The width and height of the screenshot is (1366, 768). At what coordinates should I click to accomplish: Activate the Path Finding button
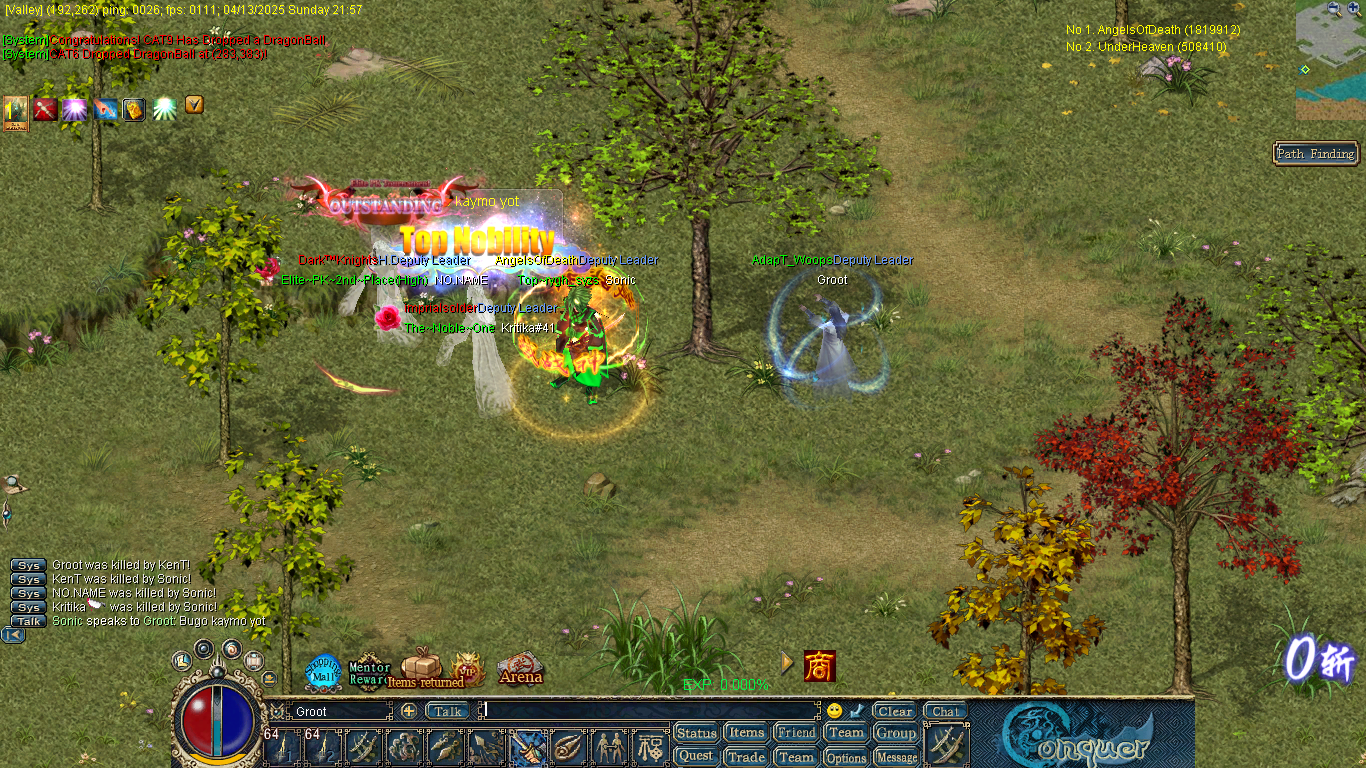pos(1315,153)
